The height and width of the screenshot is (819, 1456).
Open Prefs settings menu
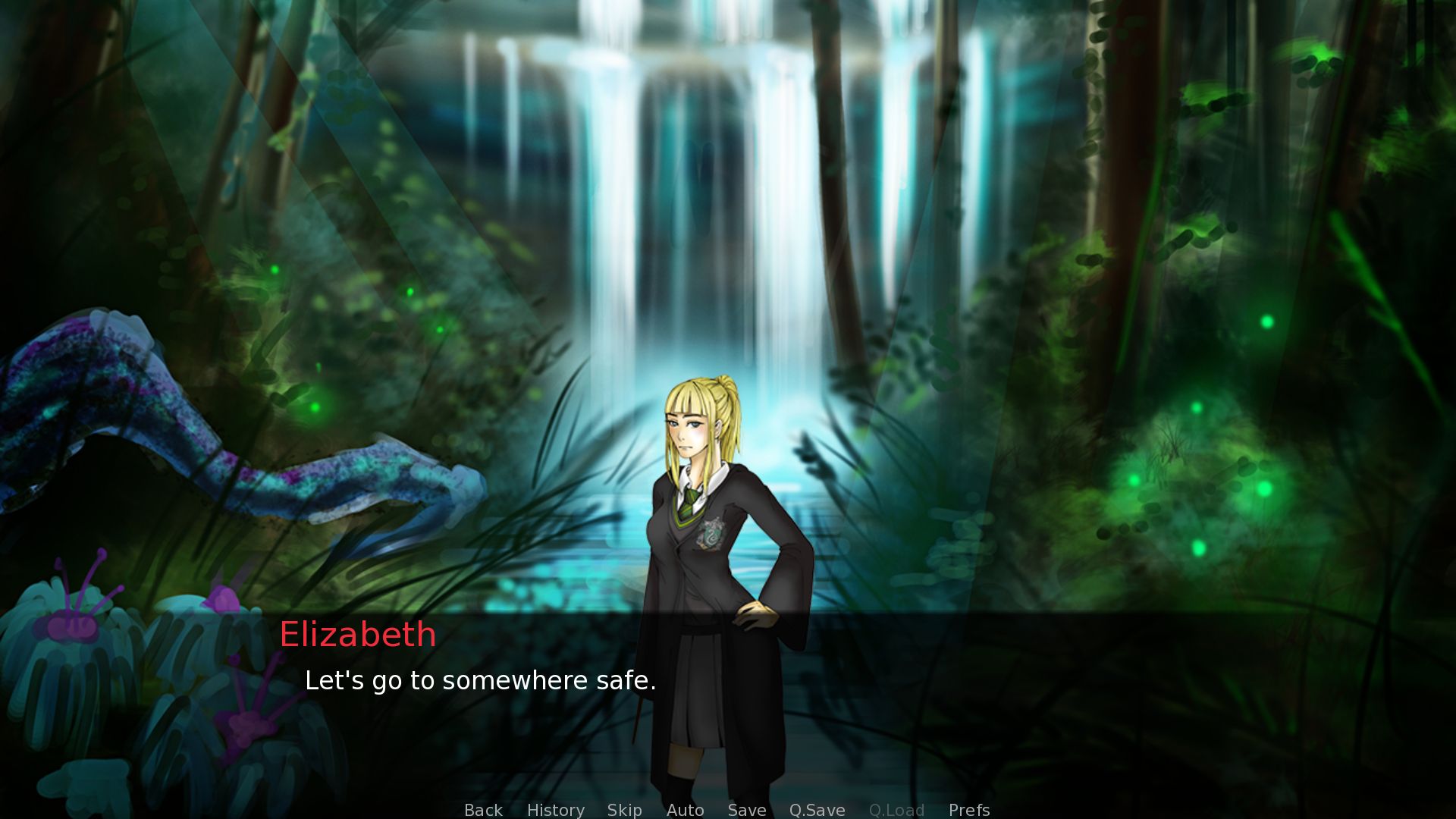[968, 810]
